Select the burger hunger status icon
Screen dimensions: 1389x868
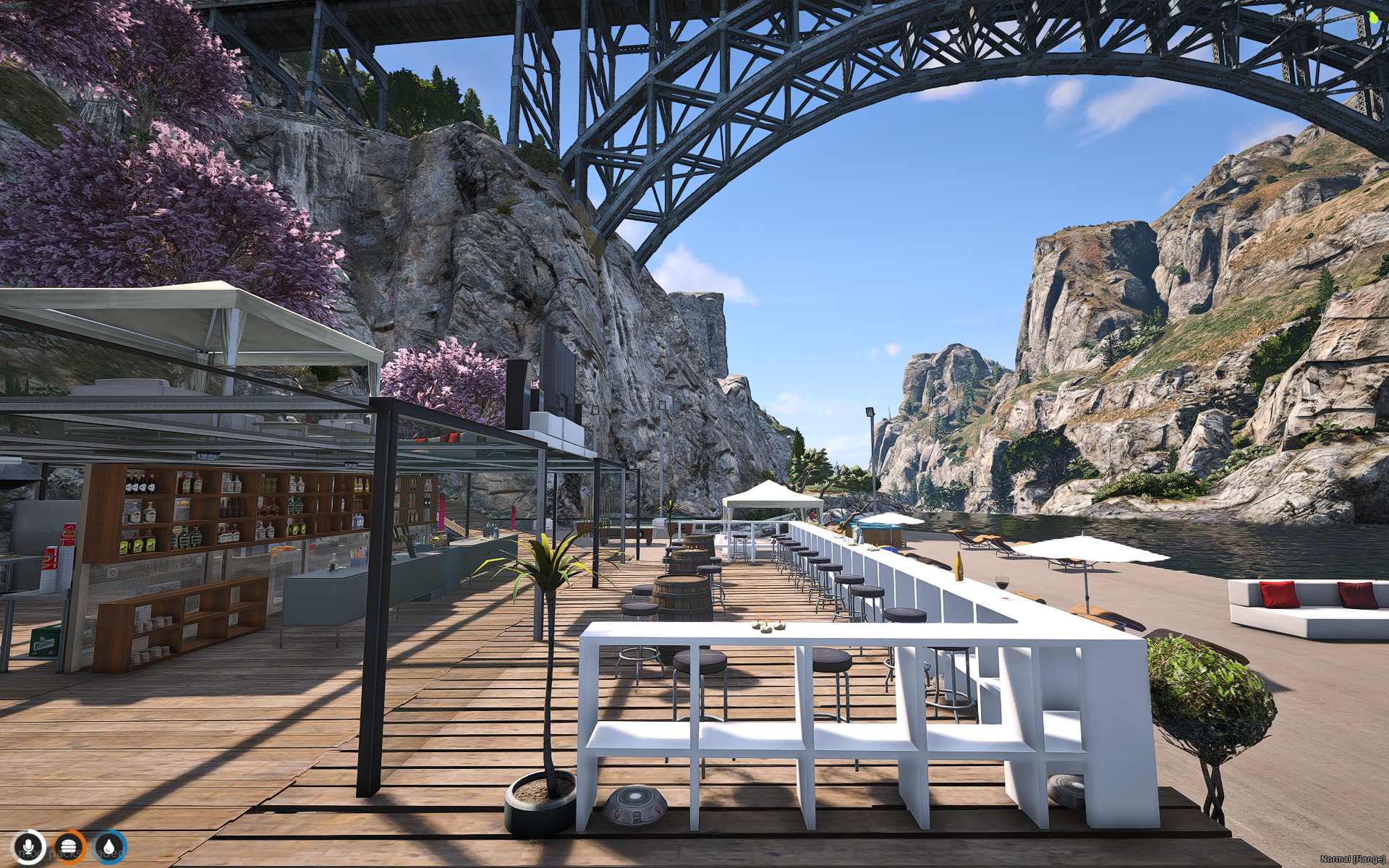click(x=69, y=846)
